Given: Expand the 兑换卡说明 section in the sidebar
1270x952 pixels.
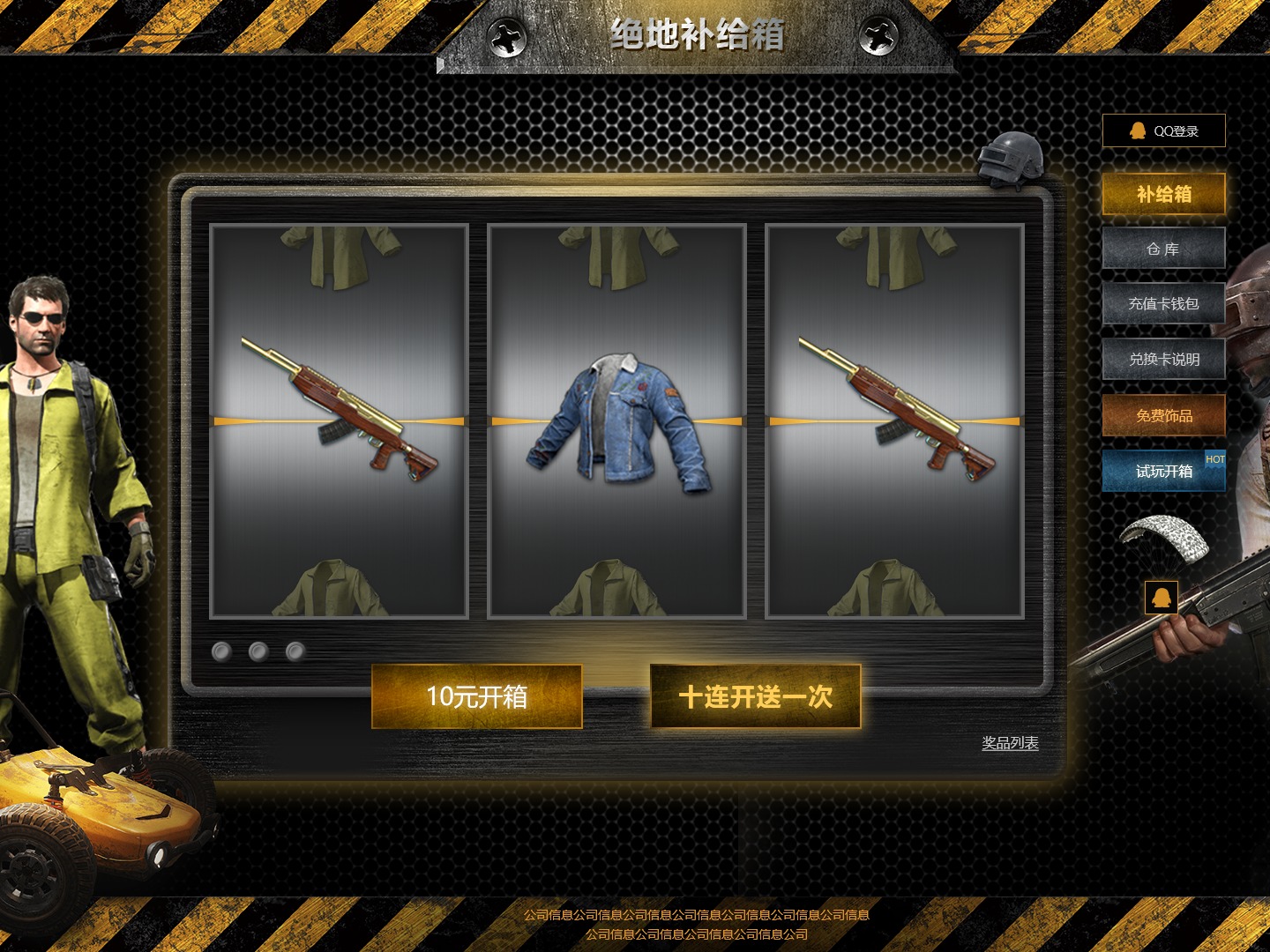Looking at the screenshot, I should point(1163,360).
